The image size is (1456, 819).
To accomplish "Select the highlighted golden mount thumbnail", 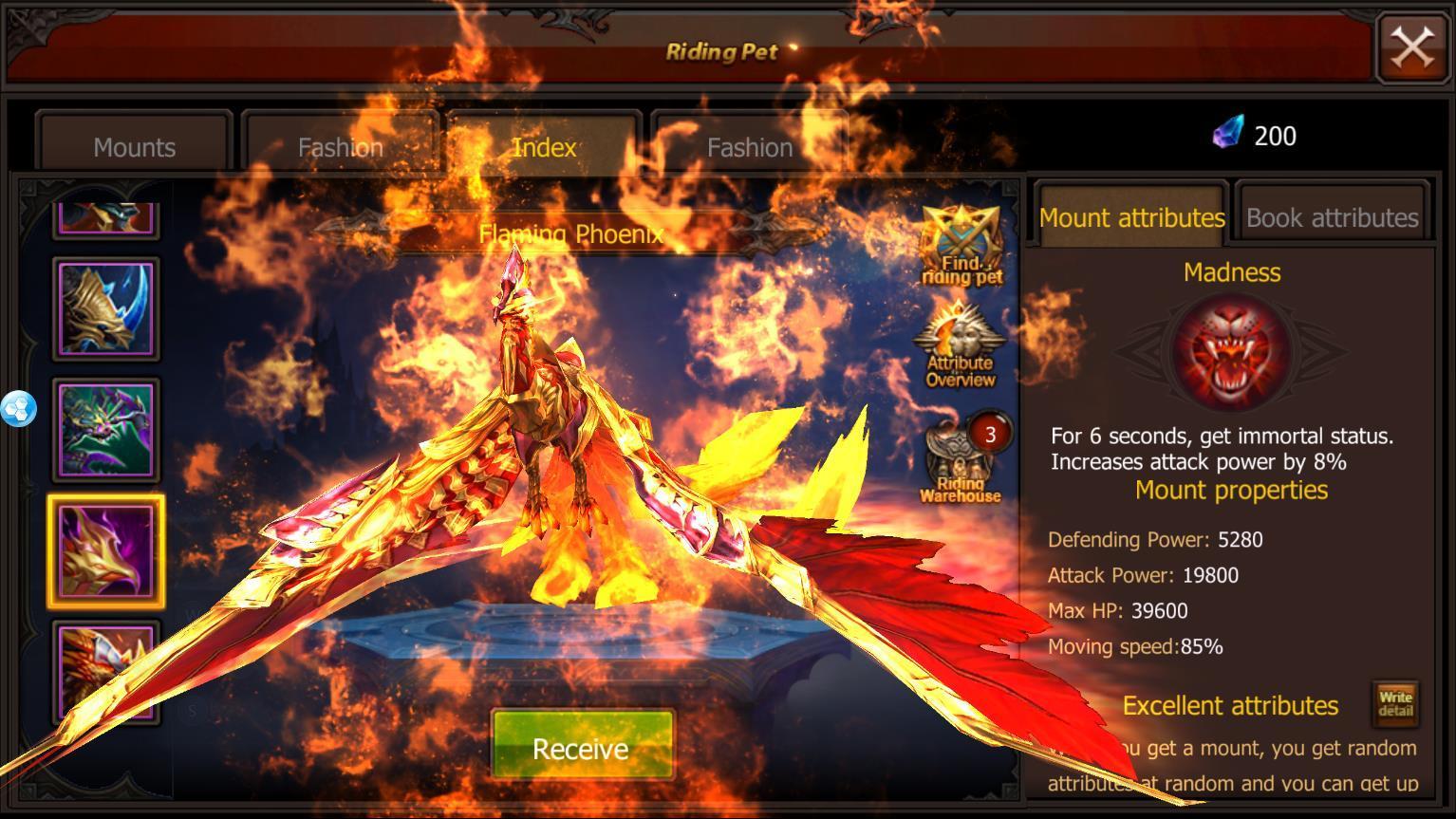I will click(105, 550).
